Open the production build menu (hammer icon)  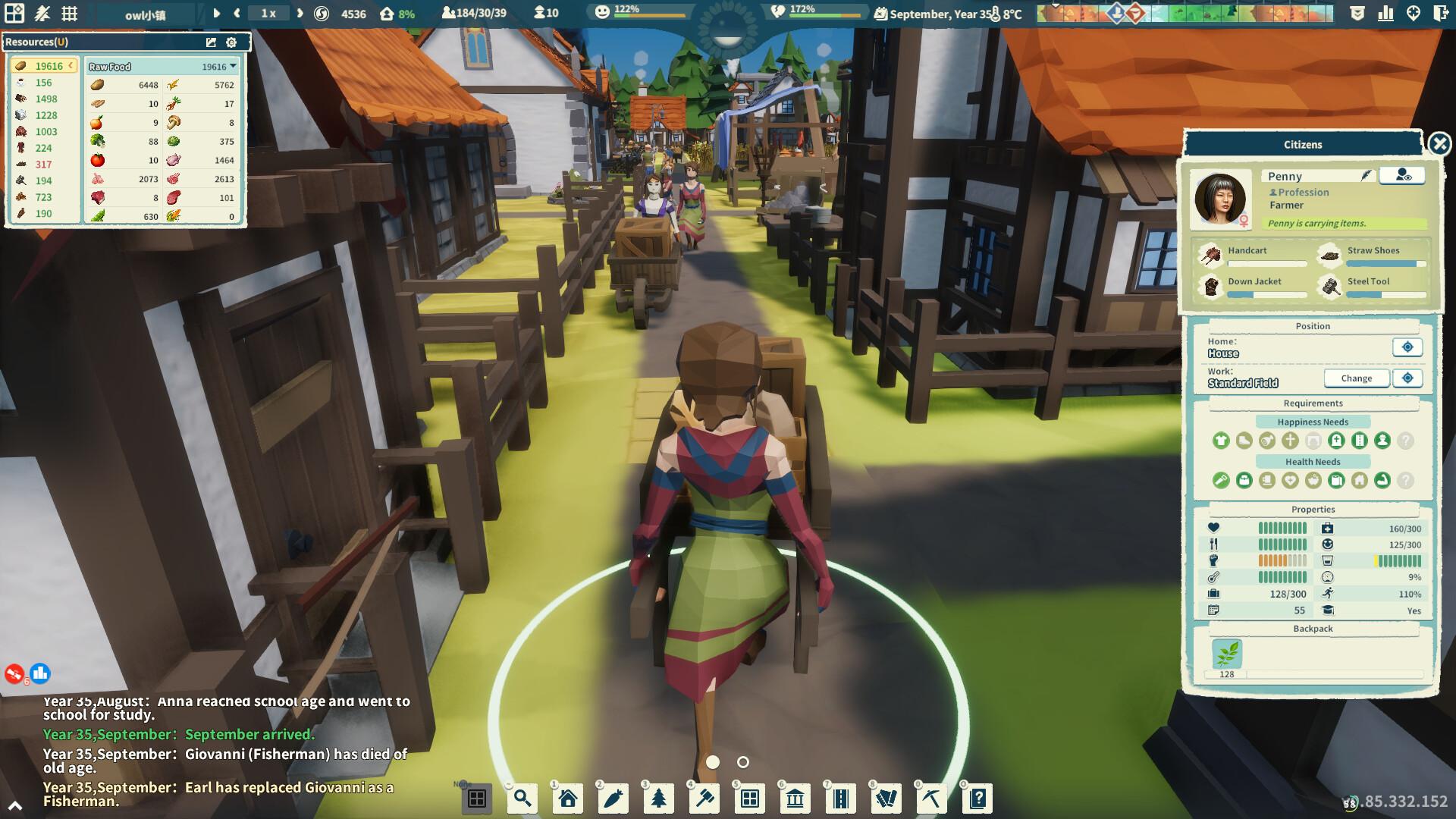point(705,798)
